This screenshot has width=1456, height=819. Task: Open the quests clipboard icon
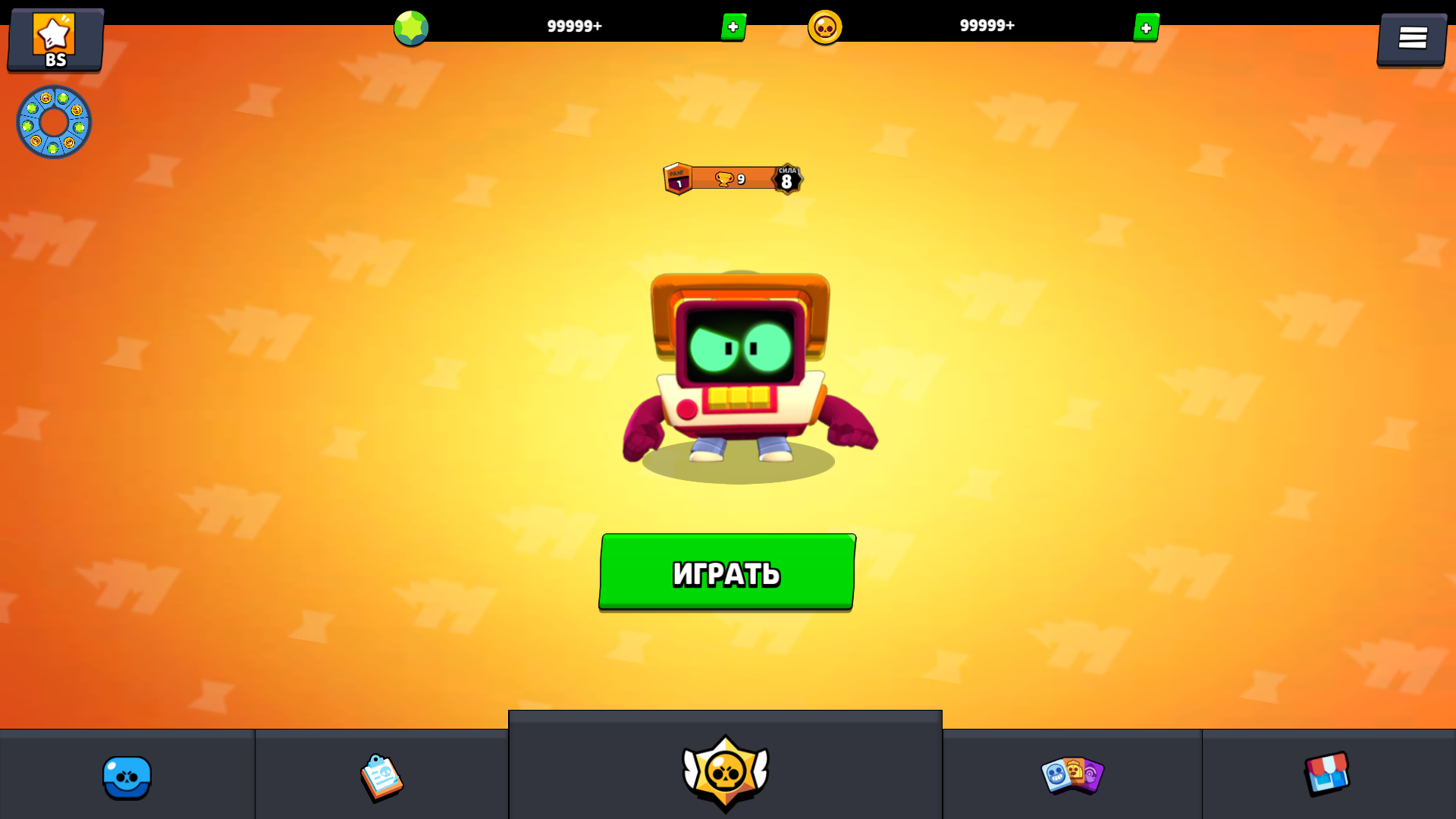381,777
